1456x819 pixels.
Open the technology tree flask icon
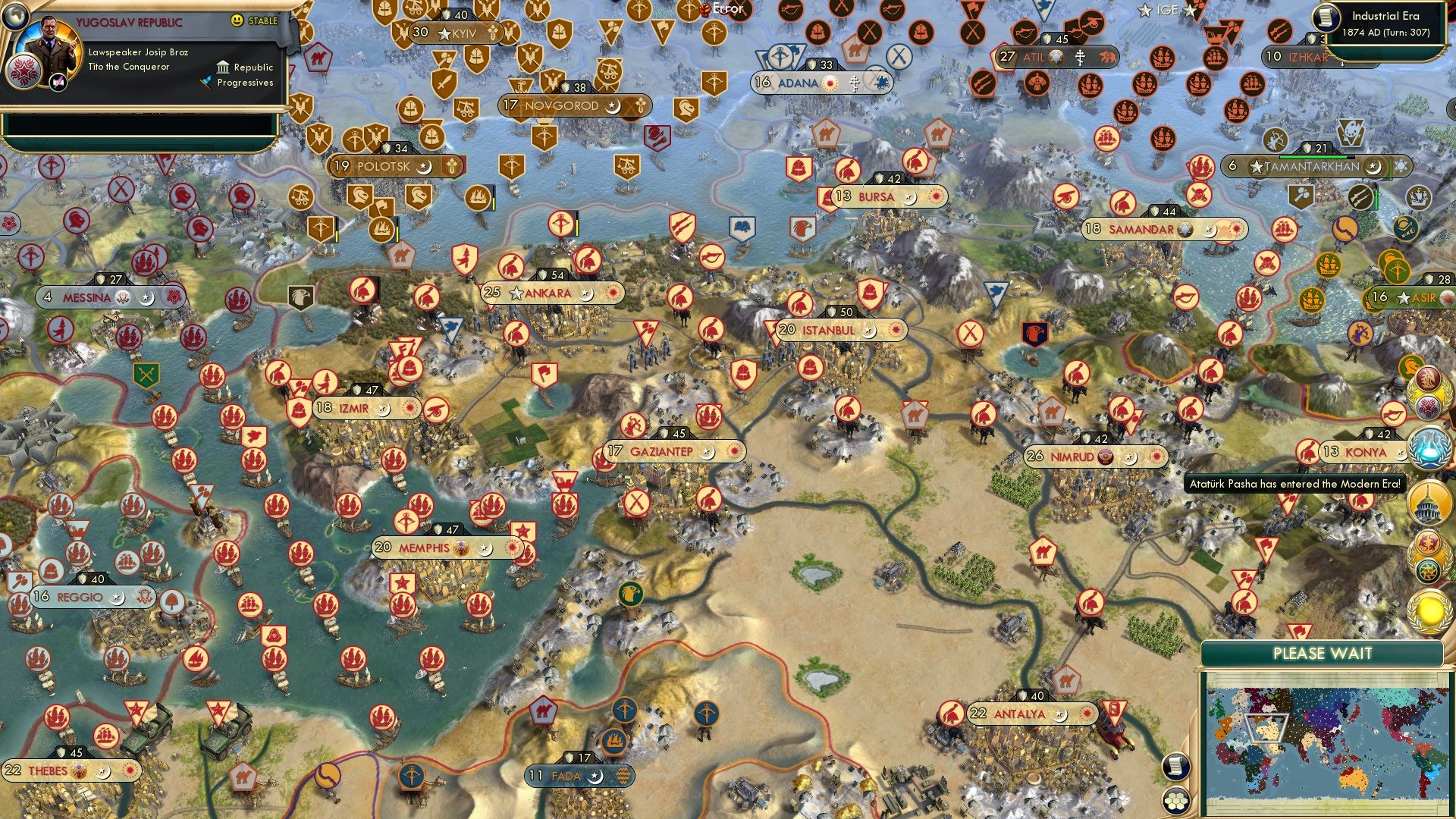1428,447
